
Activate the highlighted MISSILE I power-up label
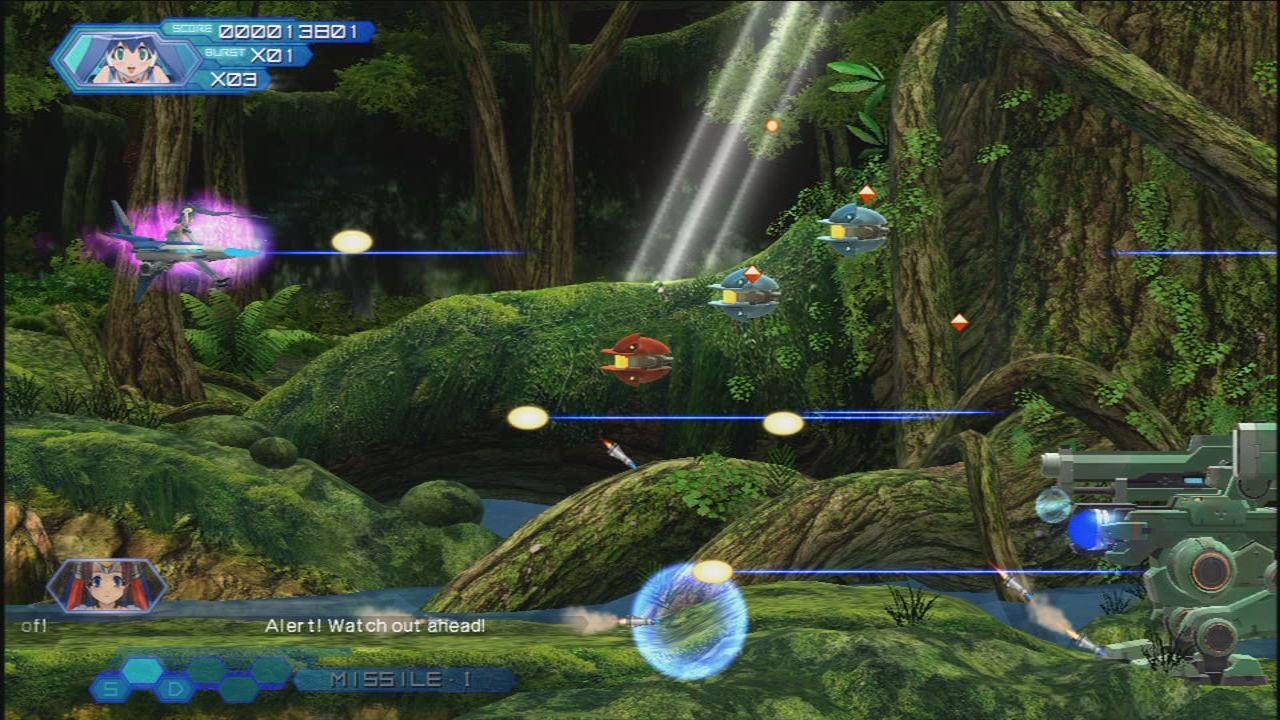point(402,680)
